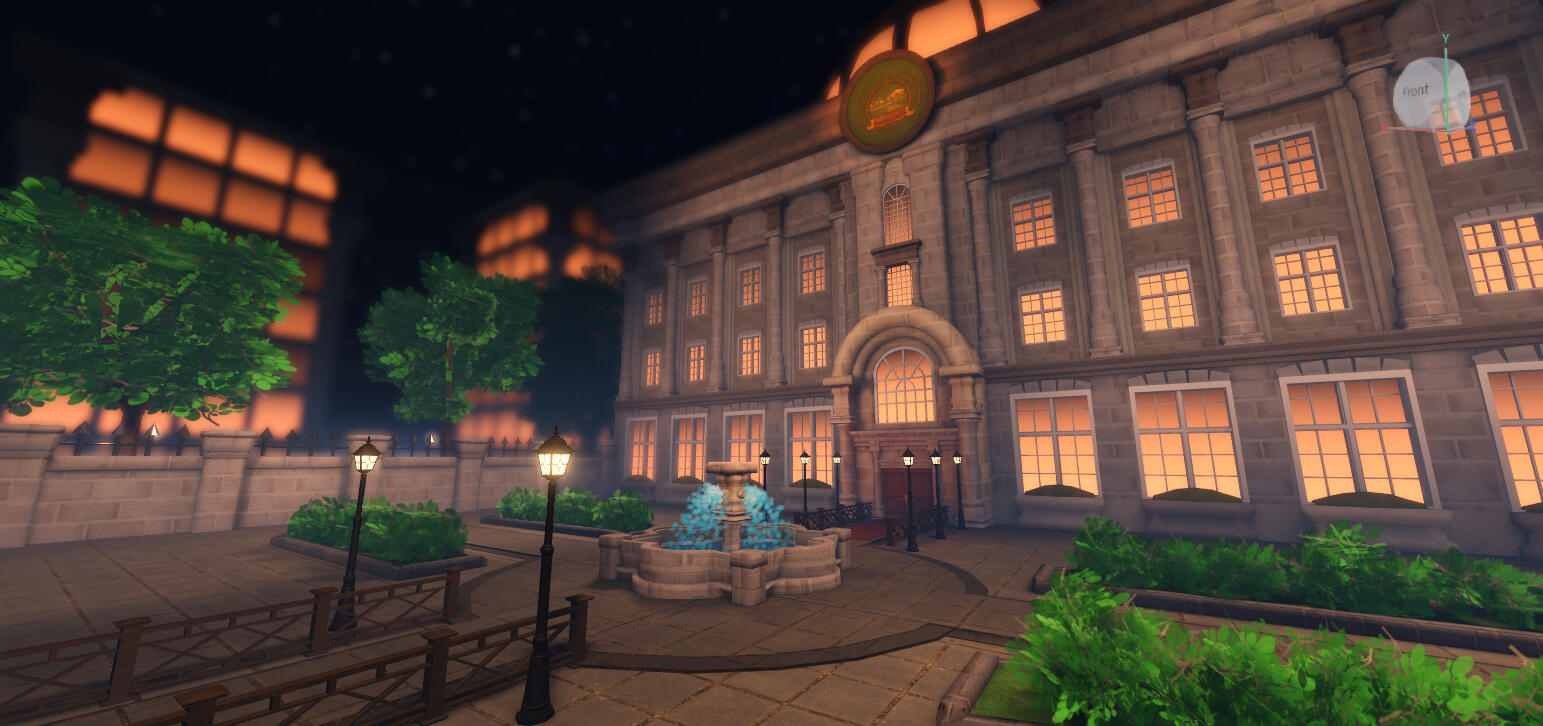Click the top face of the view cube

[1430, 65]
